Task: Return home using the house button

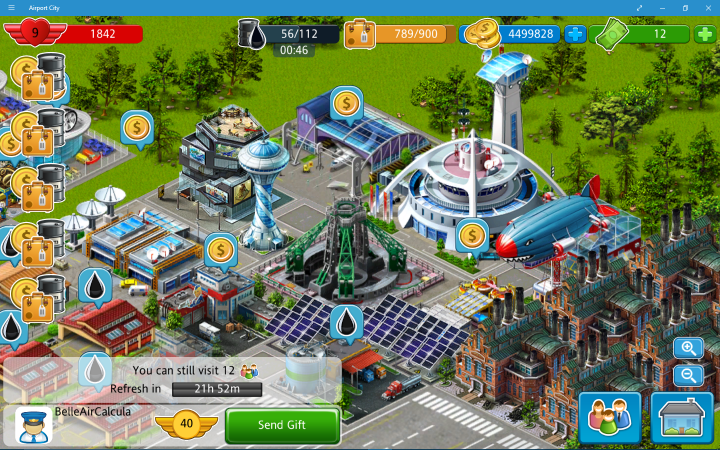Action: click(682, 416)
